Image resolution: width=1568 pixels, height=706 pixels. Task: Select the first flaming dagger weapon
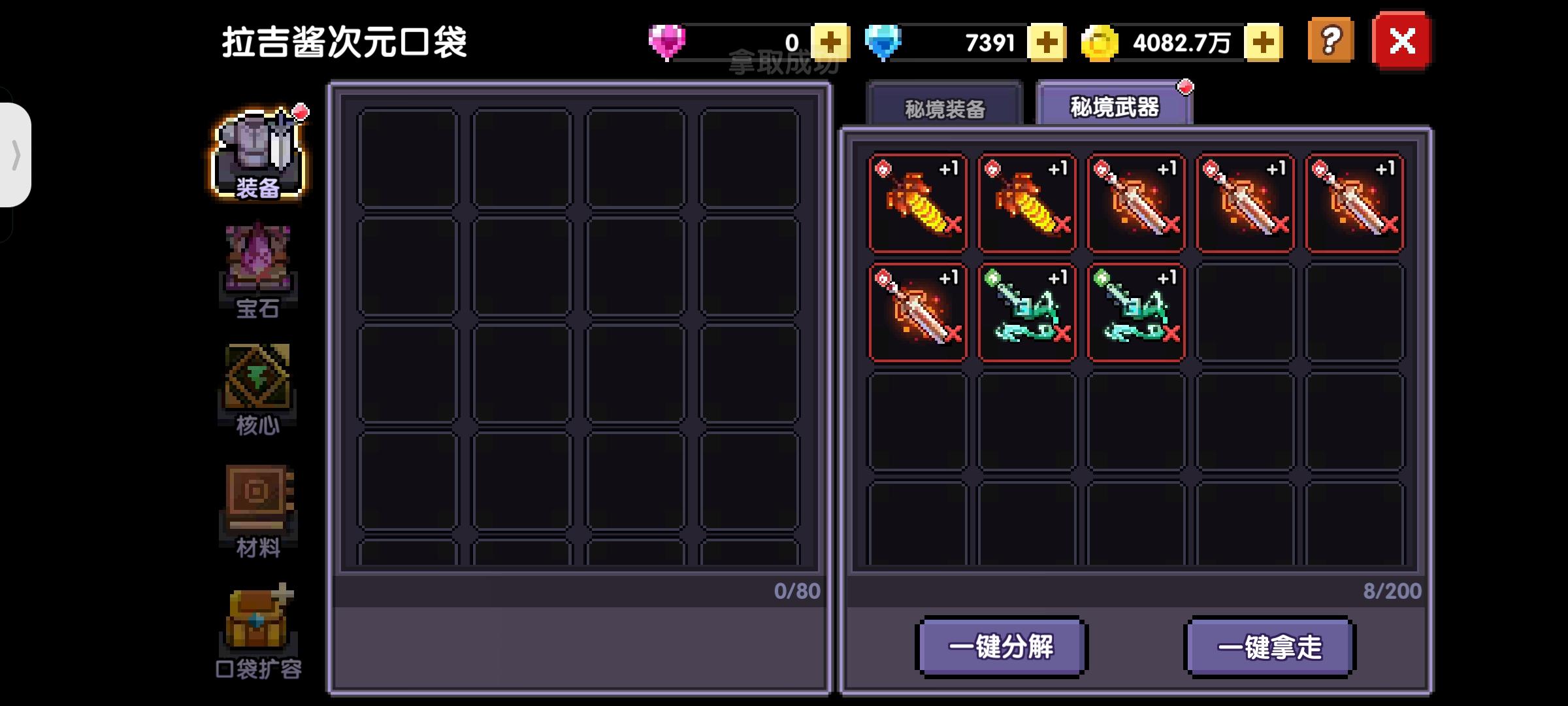918,203
